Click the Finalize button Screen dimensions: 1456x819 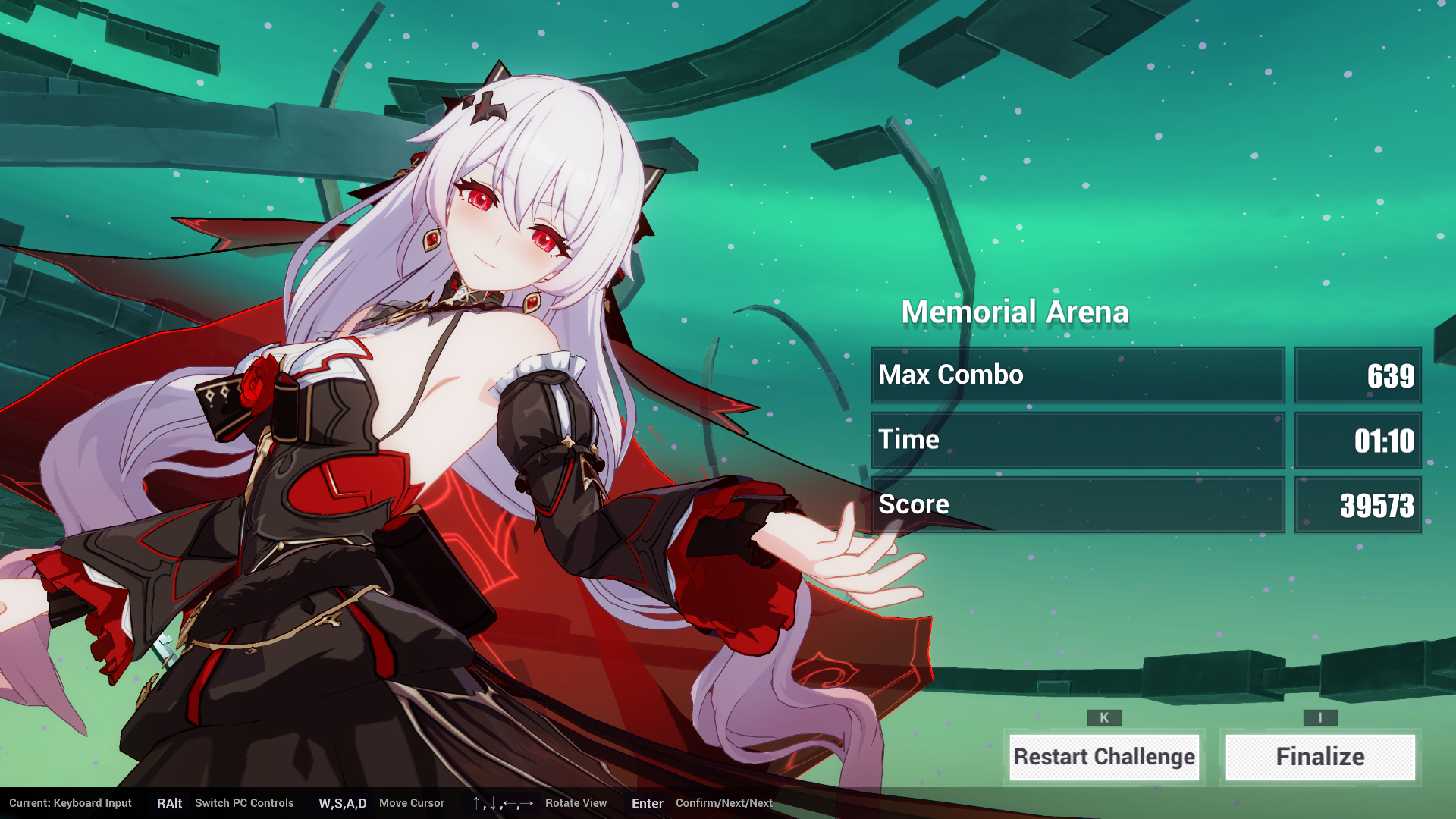(x=1319, y=756)
